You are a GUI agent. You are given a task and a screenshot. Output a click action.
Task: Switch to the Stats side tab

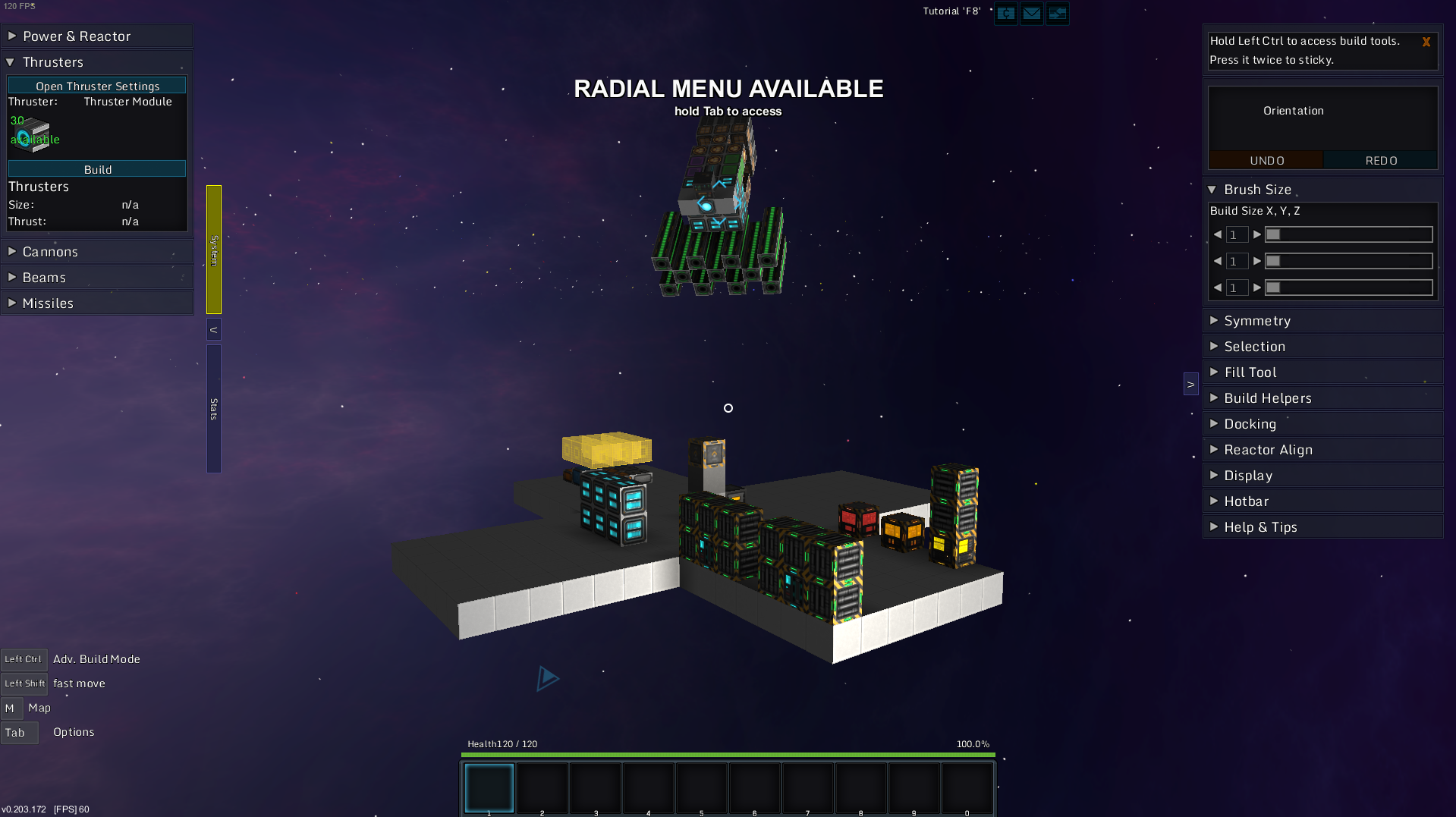tap(214, 409)
